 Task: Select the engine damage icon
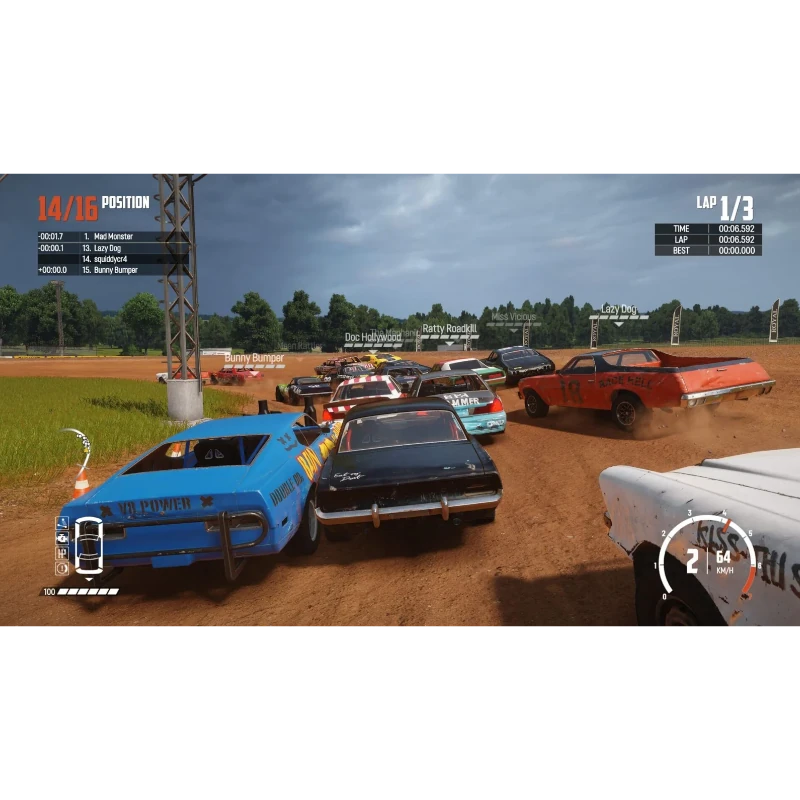(62, 538)
